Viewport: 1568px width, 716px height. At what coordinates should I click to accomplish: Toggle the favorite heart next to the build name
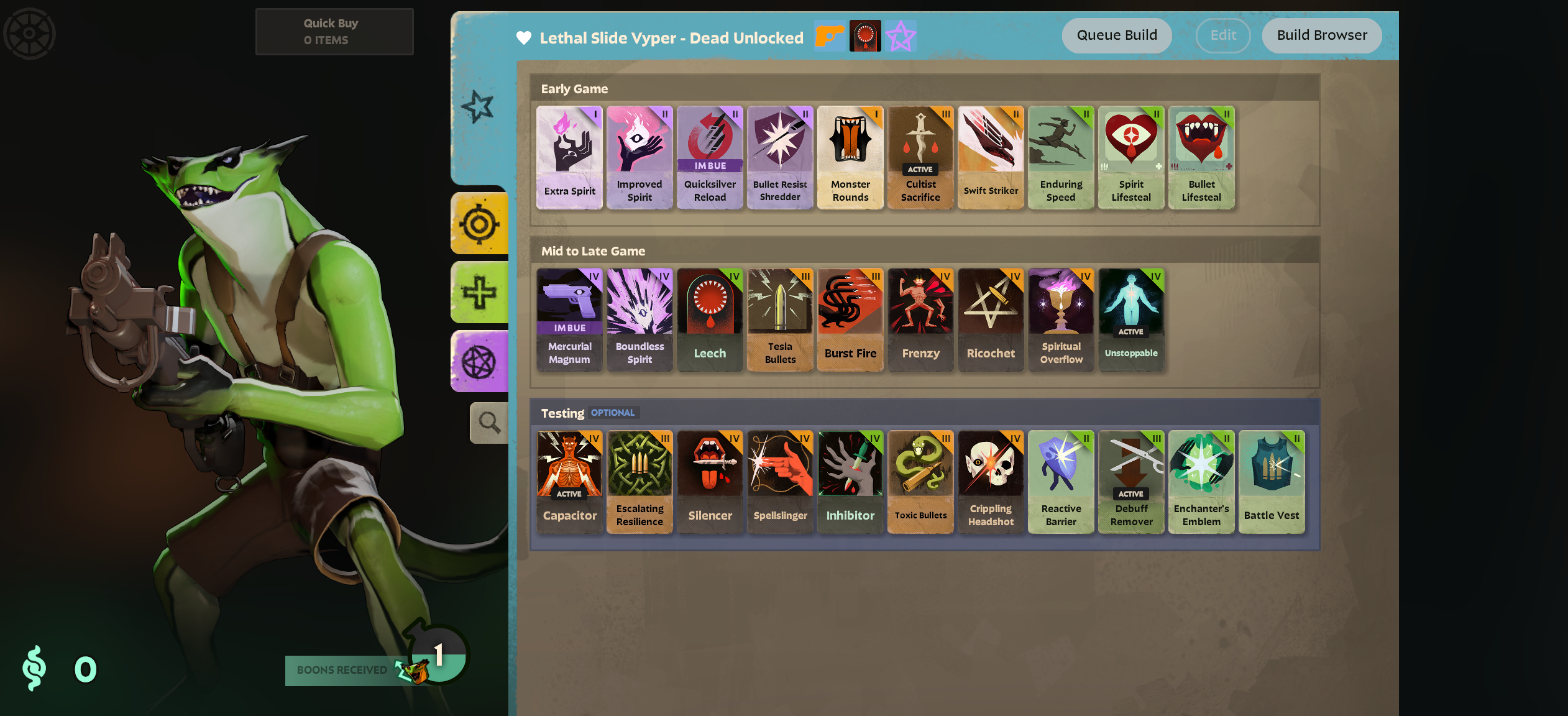pyautogui.click(x=523, y=37)
